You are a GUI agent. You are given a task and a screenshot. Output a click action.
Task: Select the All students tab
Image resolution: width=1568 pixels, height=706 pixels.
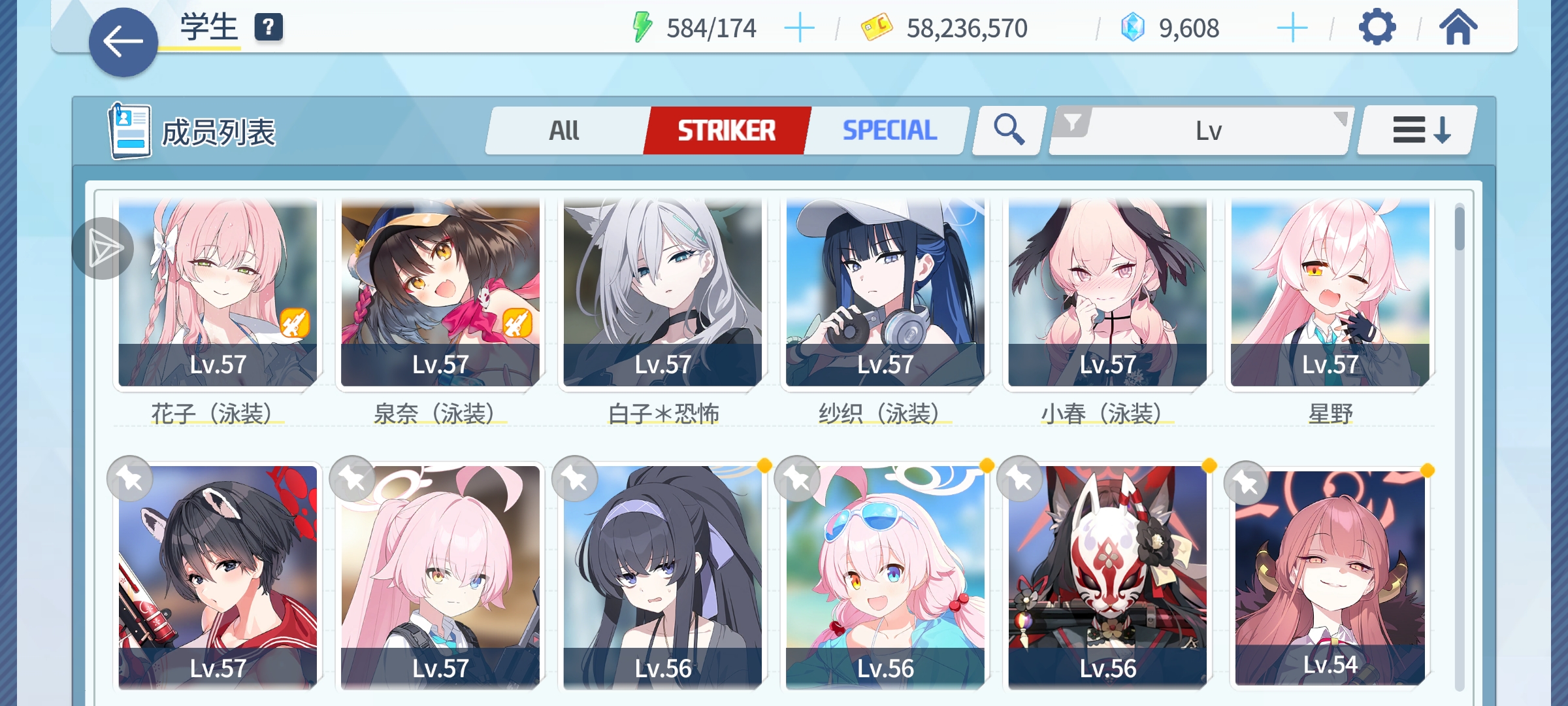(563, 129)
